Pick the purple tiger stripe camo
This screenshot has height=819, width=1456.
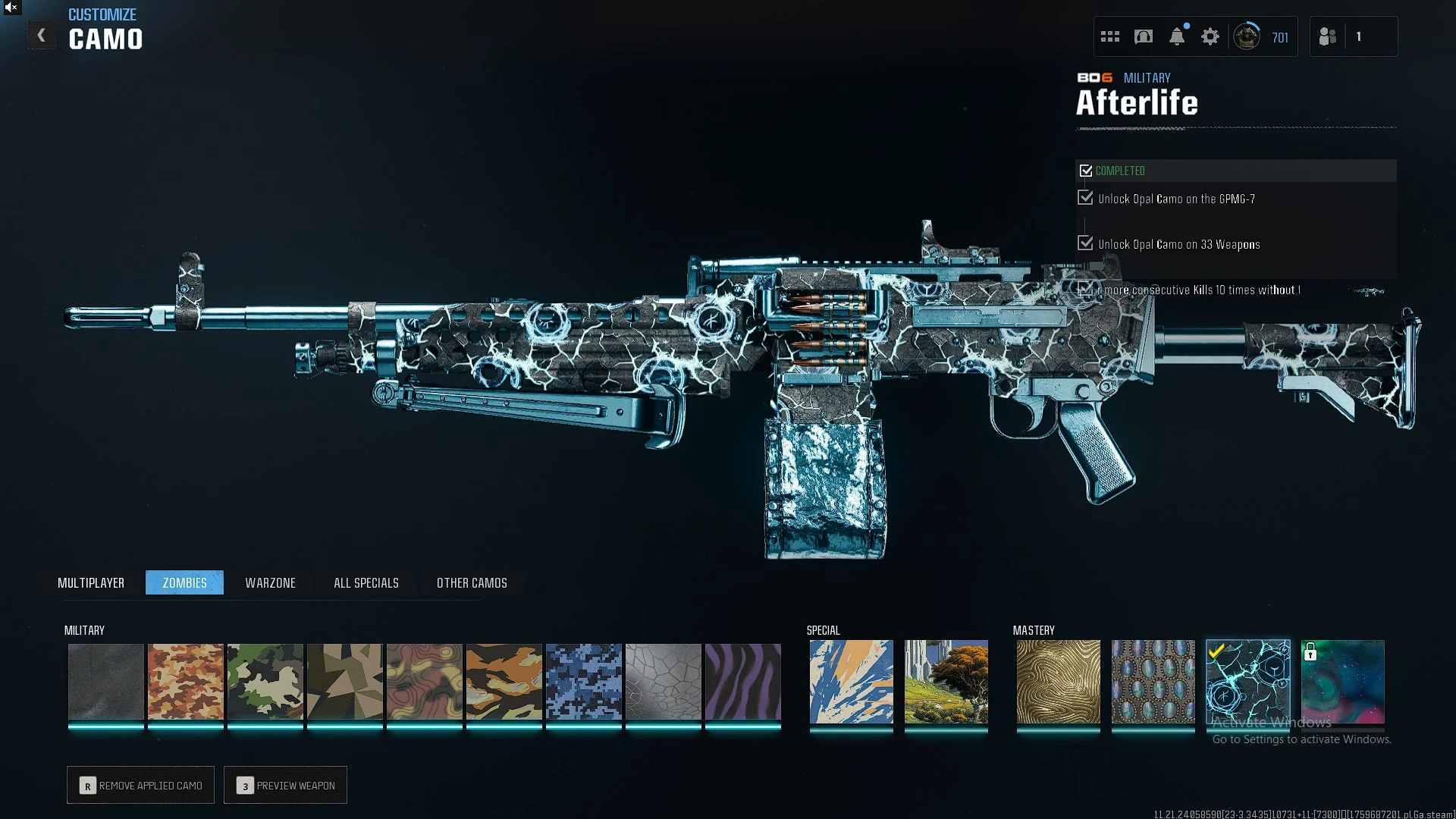(x=743, y=682)
